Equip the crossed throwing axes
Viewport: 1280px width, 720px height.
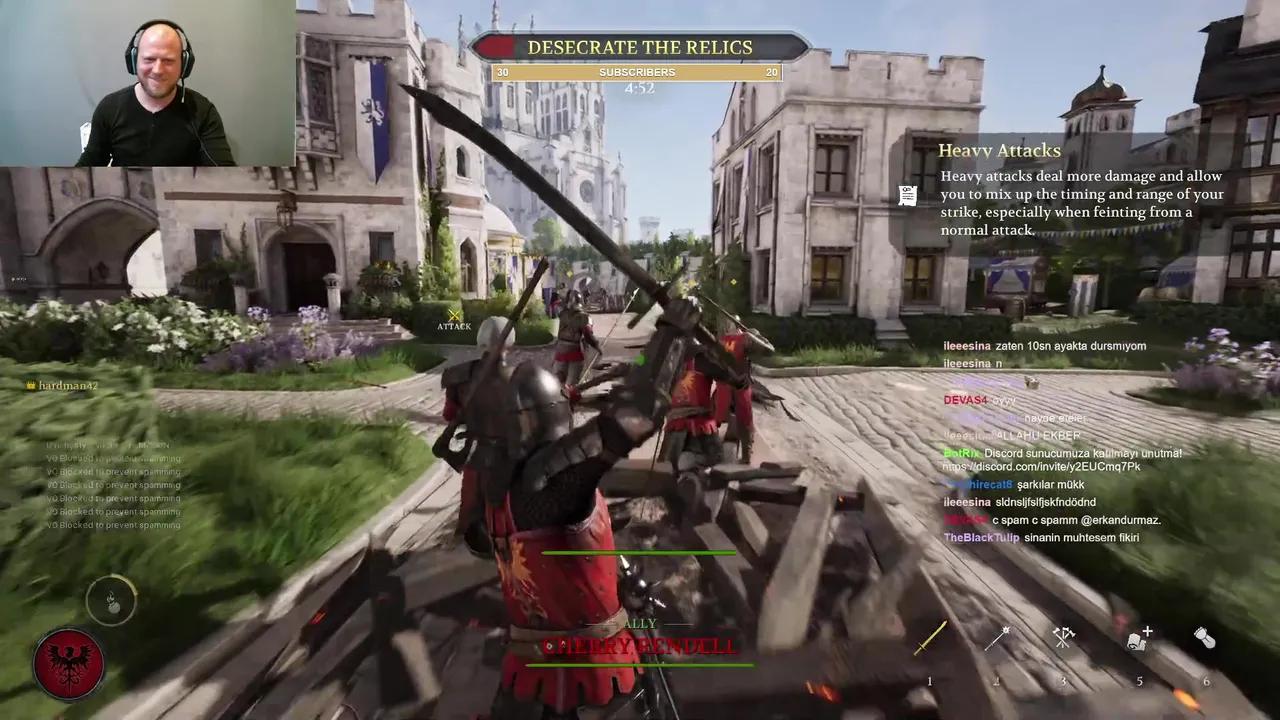click(1063, 637)
